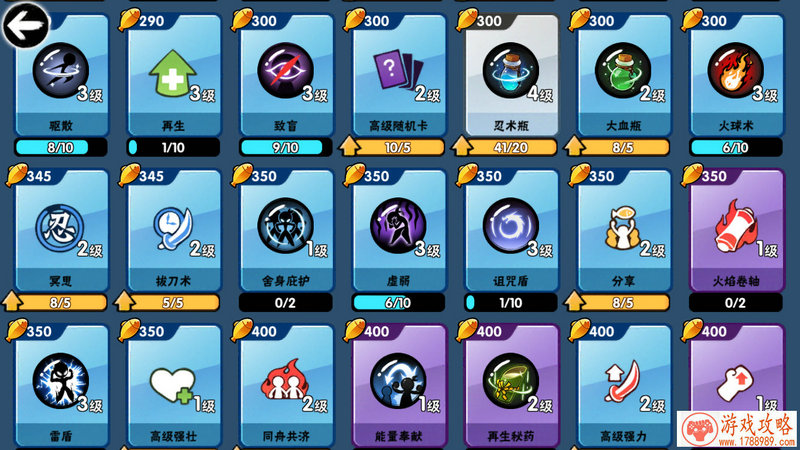Select the 虚弱 weakness skill card
This screenshot has width=800, height=450.
tap(399, 230)
